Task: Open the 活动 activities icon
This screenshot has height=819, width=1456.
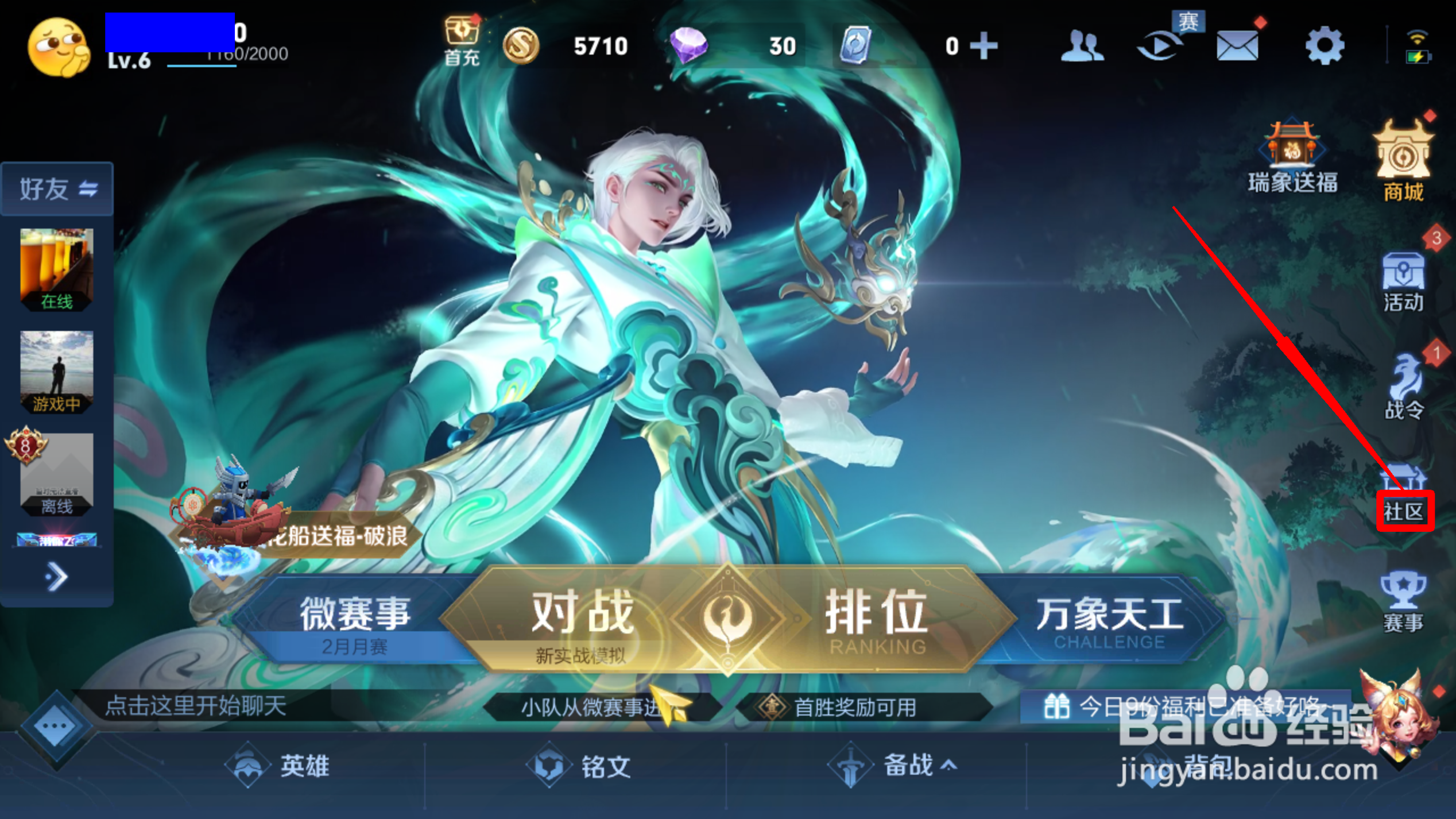Action: pyautogui.click(x=1402, y=281)
